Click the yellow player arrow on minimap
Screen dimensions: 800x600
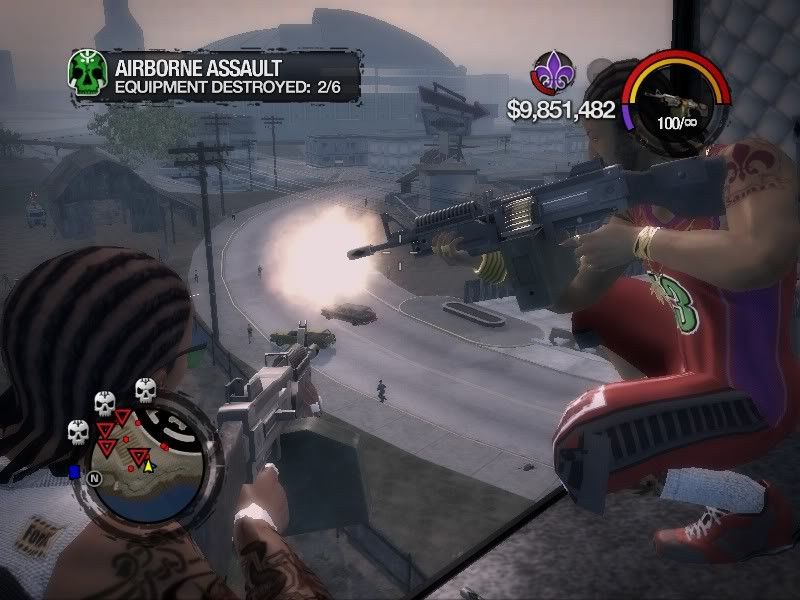click(148, 464)
